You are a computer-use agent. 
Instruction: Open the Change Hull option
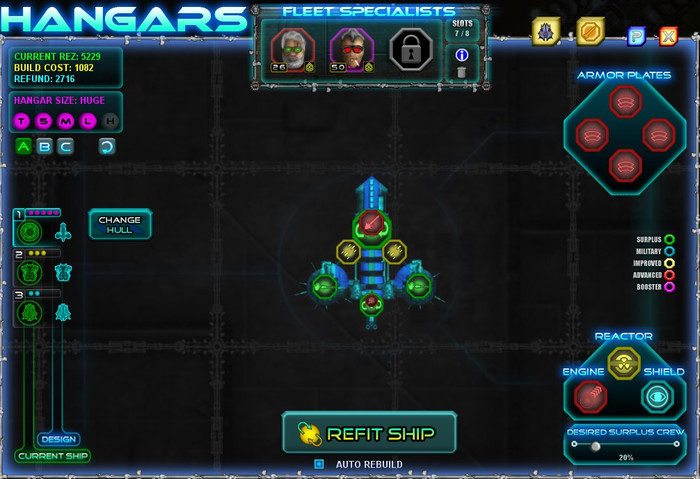point(120,225)
